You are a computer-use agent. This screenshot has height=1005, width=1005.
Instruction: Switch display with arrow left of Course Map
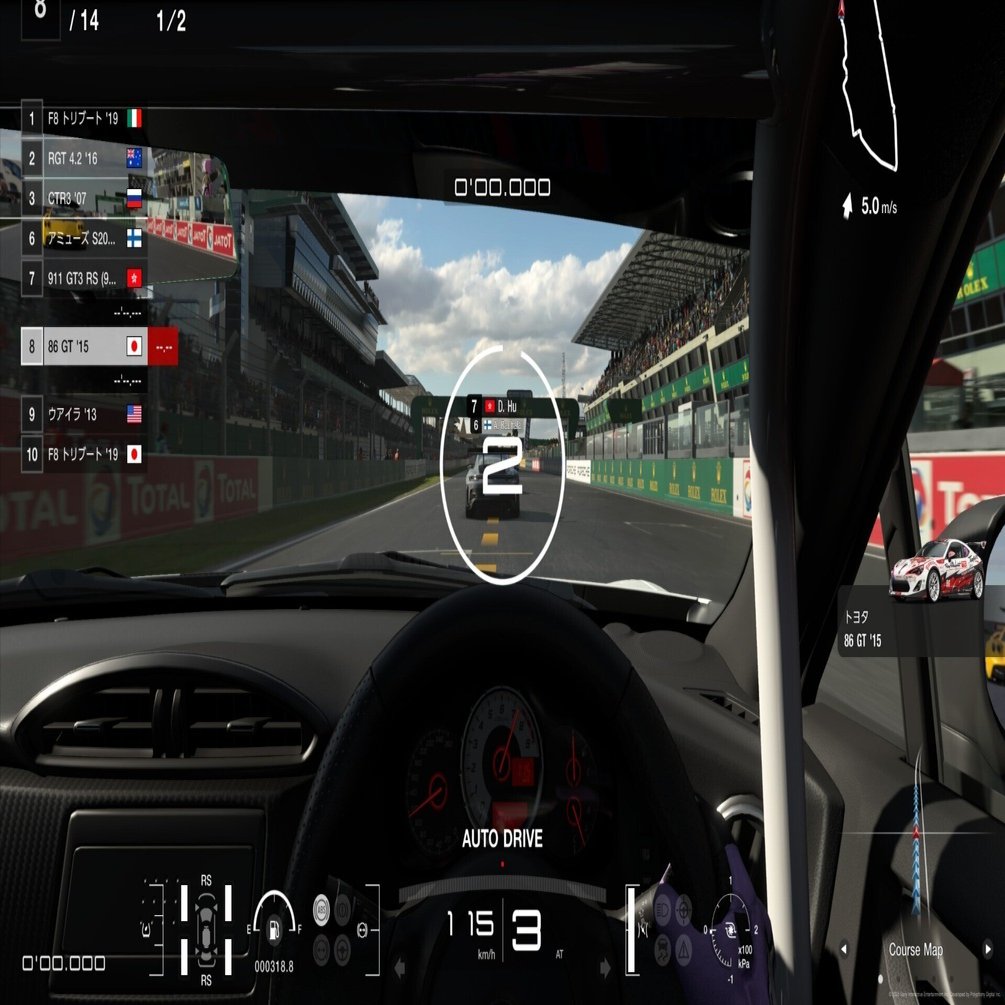[x=843, y=950]
